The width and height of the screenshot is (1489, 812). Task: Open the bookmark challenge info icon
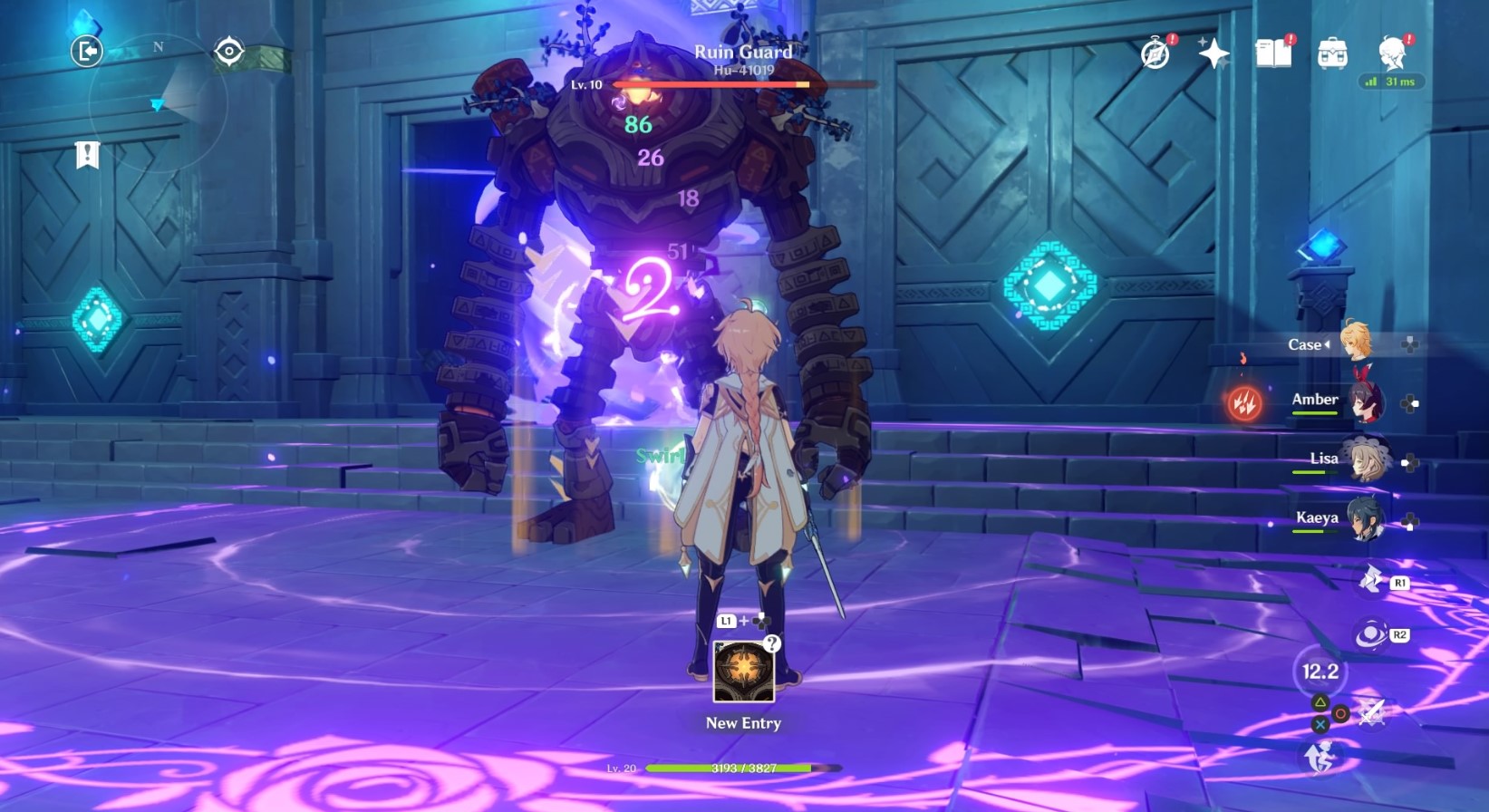coord(87,155)
